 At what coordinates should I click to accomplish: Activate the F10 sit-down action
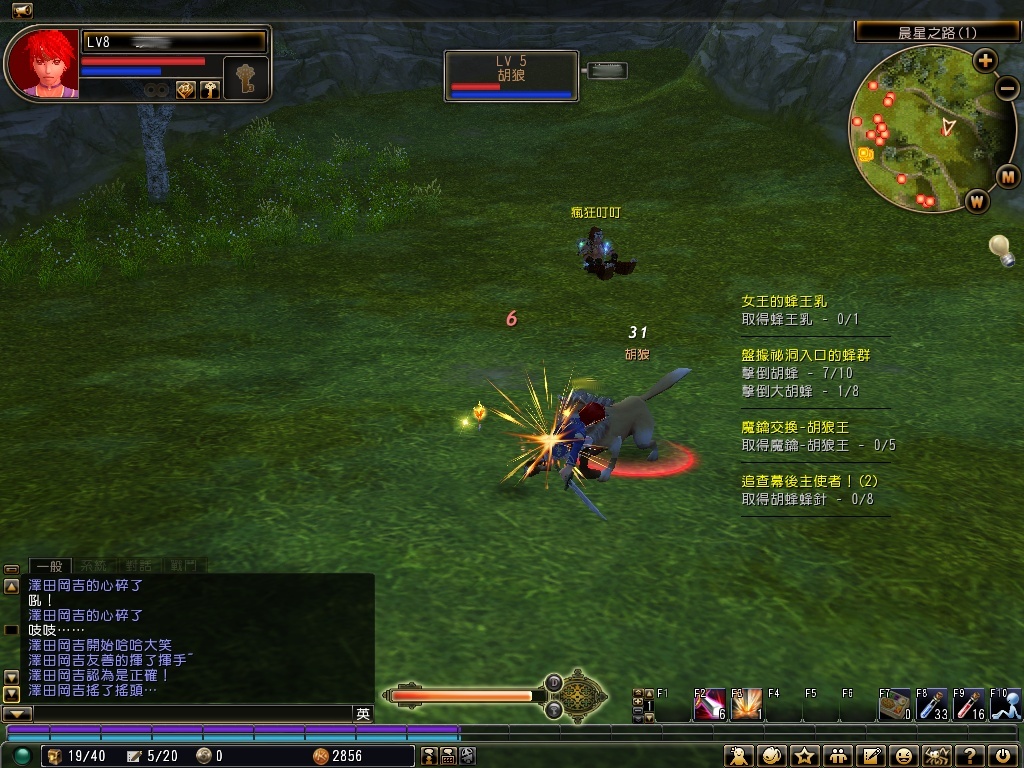[1005, 705]
